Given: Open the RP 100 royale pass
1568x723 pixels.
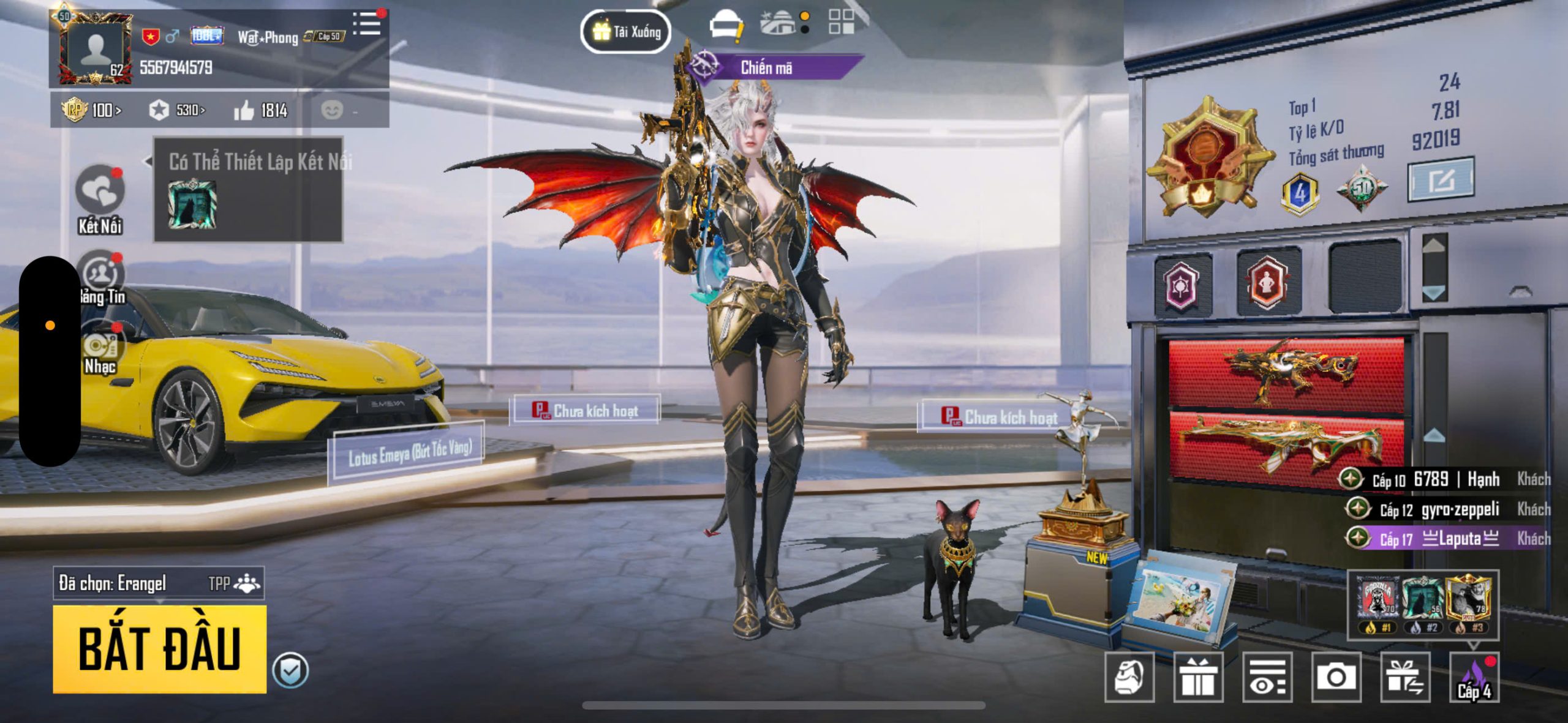Looking at the screenshot, I should coord(92,111).
